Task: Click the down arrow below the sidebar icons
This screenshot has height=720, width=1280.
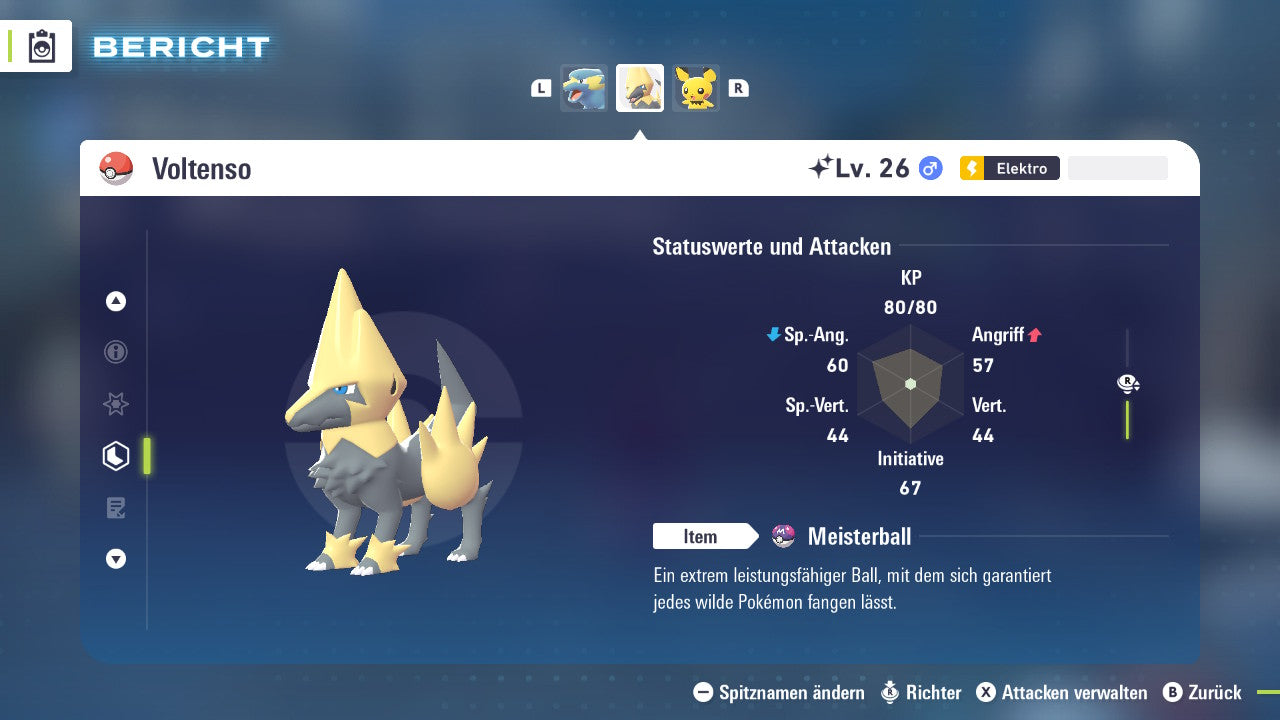Action: (x=116, y=559)
